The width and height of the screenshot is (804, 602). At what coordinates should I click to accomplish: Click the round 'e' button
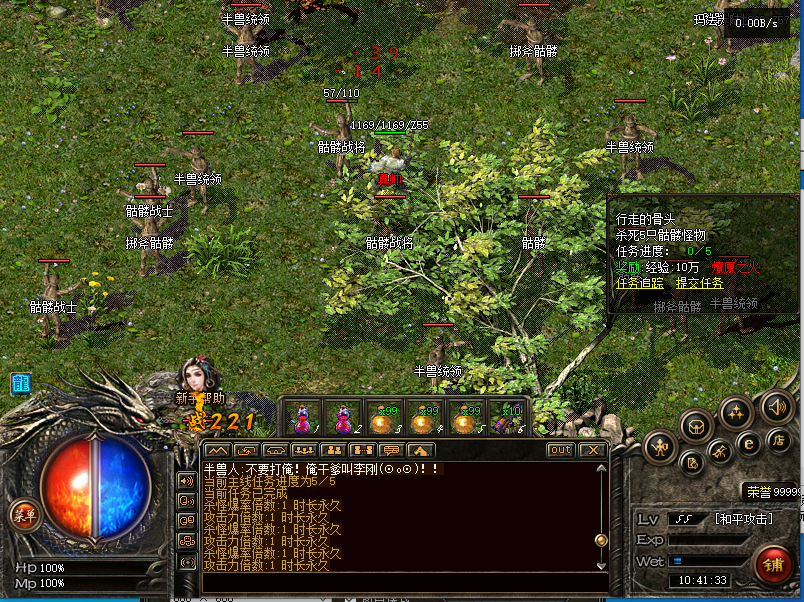748,444
